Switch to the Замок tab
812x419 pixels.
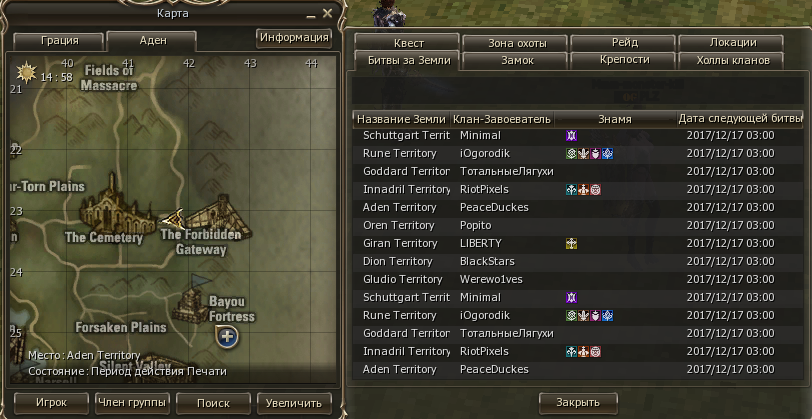tap(516, 60)
